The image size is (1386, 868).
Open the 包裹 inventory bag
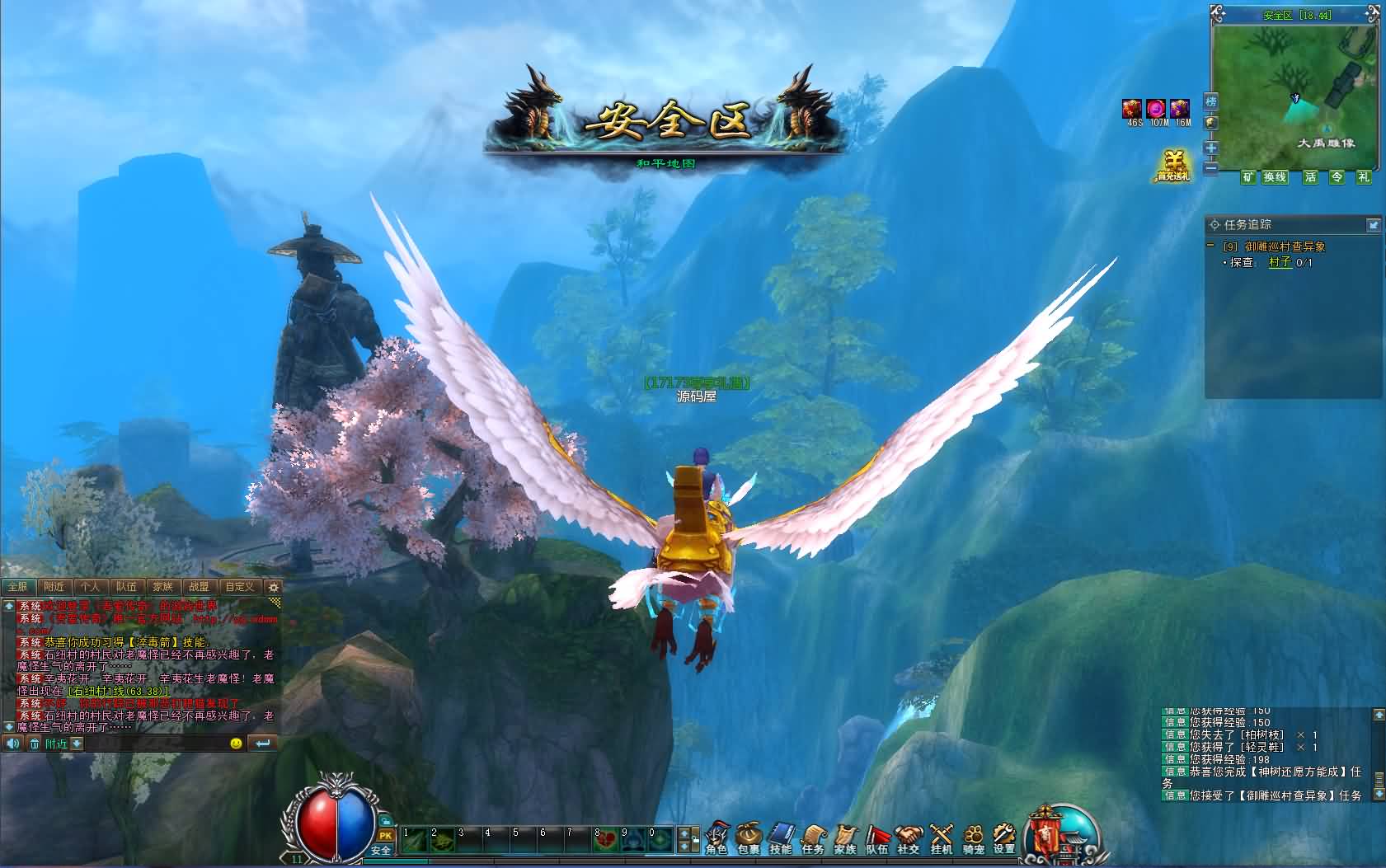pos(749,838)
